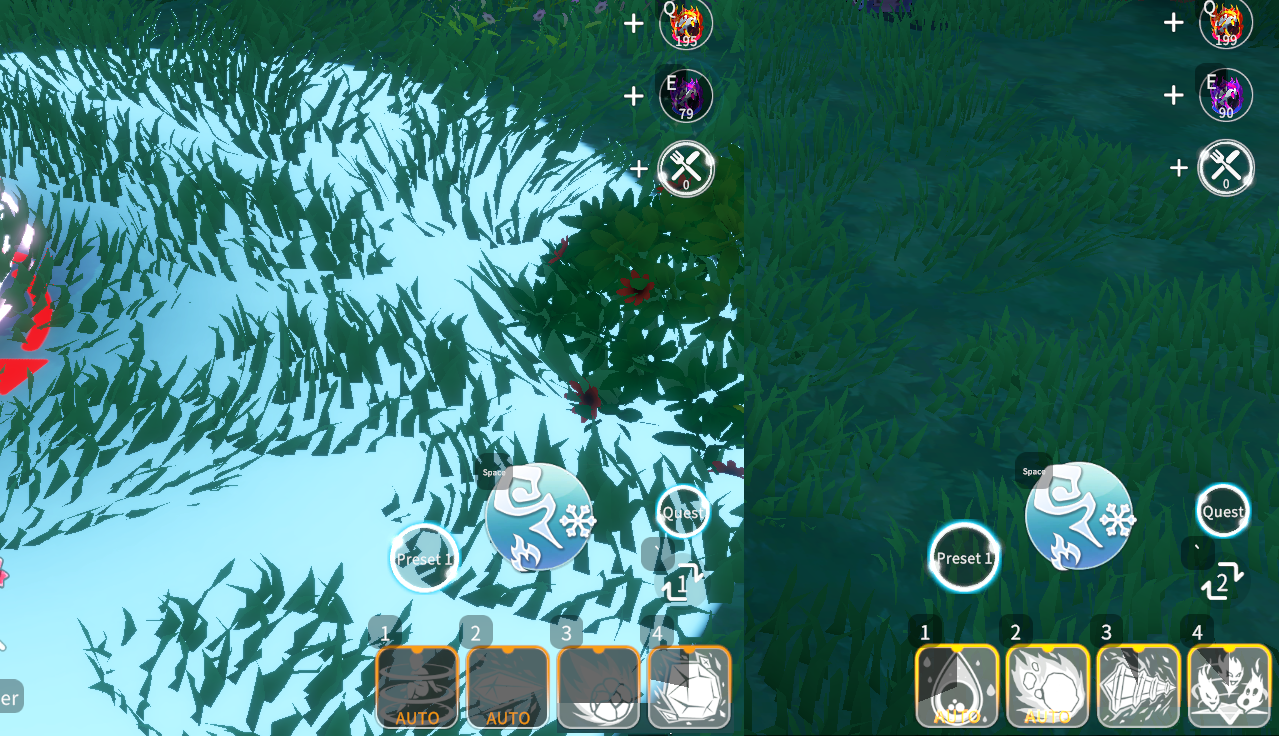
Task: Cast the three flame spirits skill
Action: click(1229, 686)
